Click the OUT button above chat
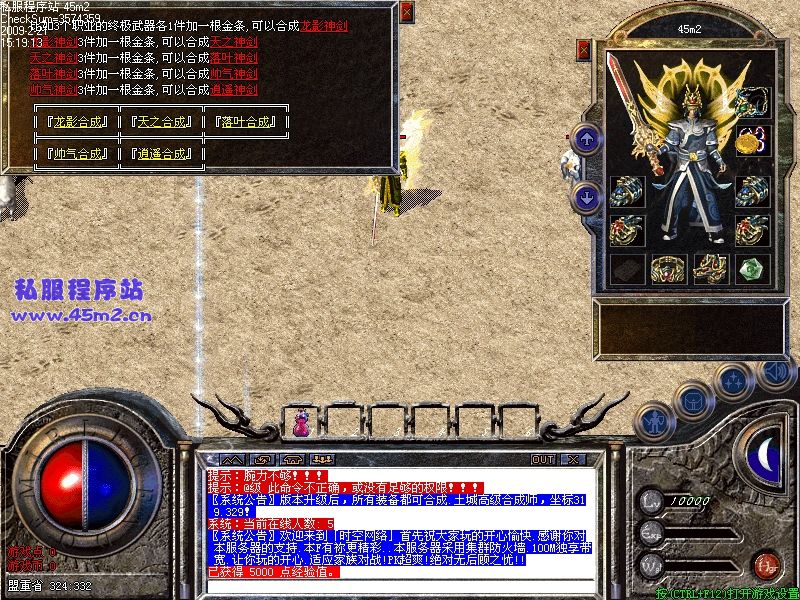The height and width of the screenshot is (600, 800). click(542, 460)
